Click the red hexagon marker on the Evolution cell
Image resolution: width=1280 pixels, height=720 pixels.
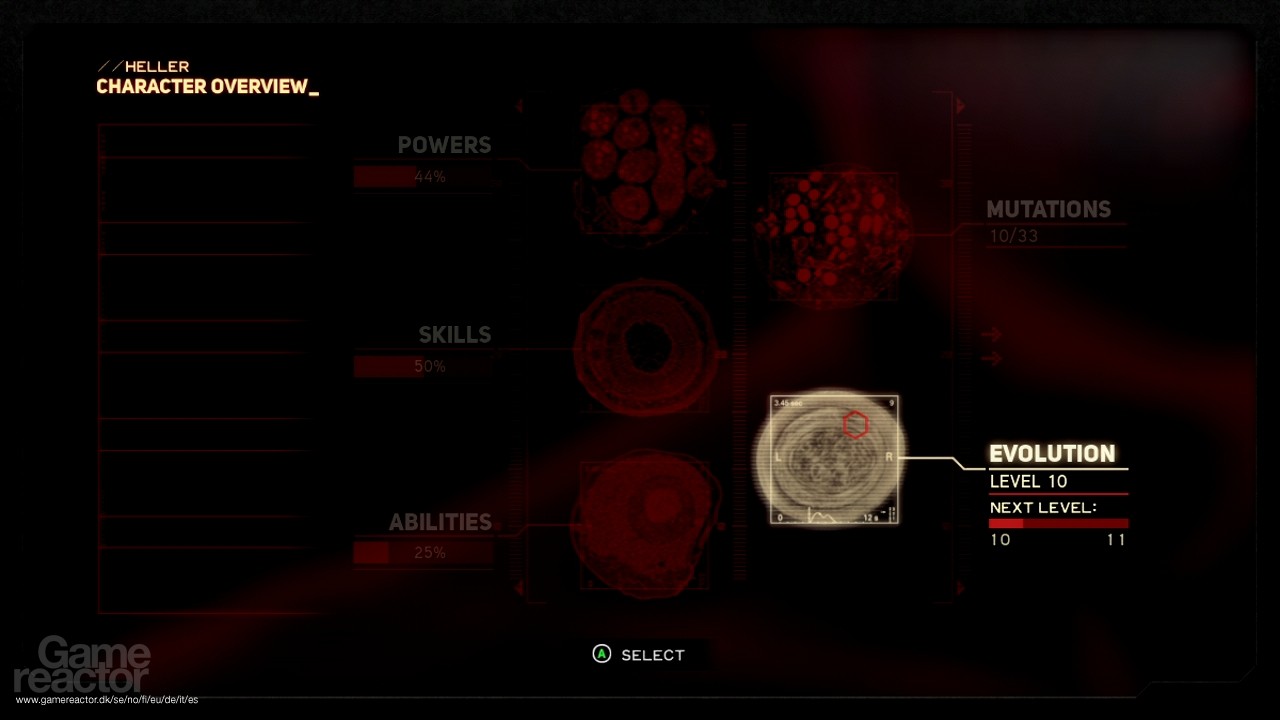pos(857,425)
